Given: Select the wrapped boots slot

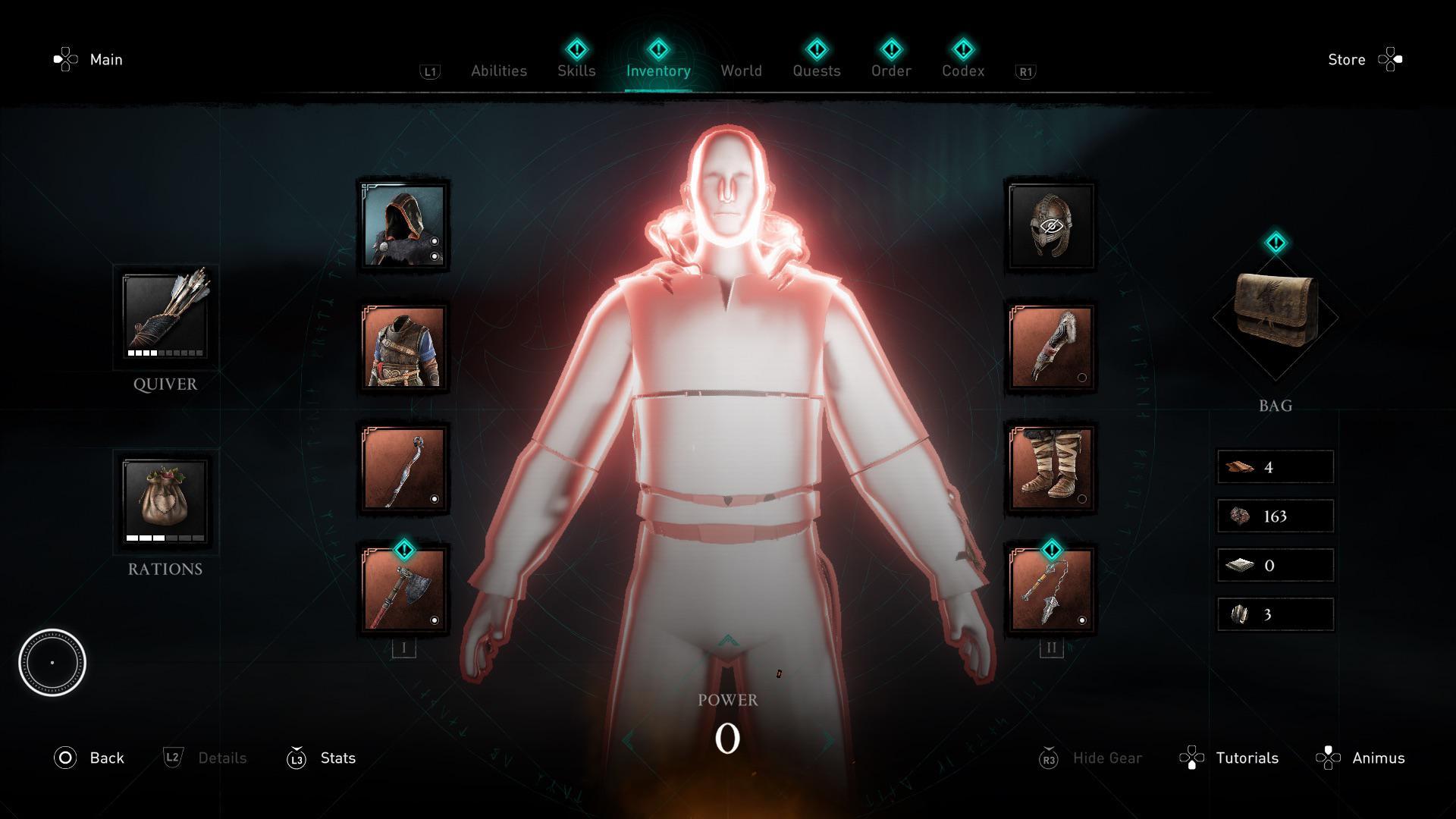Looking at the screenshot, I should (1050, 469).
